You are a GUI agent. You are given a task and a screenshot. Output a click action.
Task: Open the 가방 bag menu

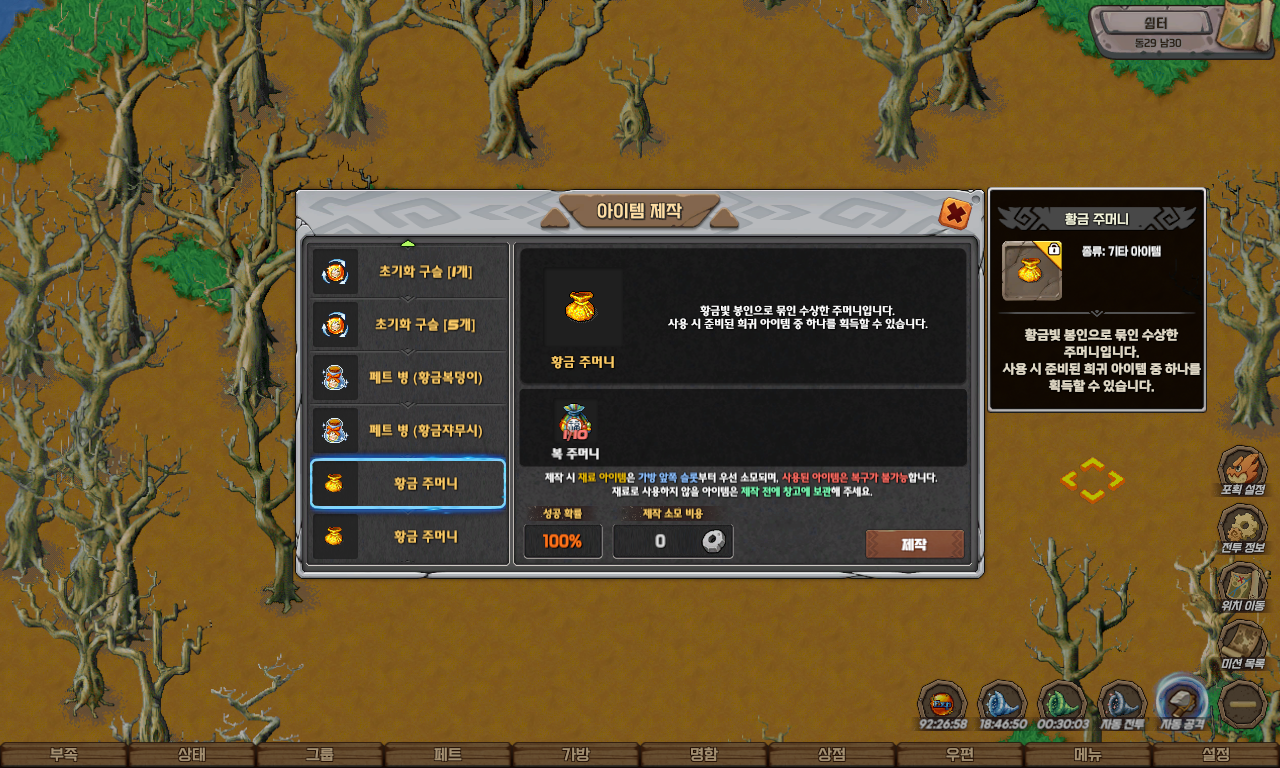click(576, 755)
